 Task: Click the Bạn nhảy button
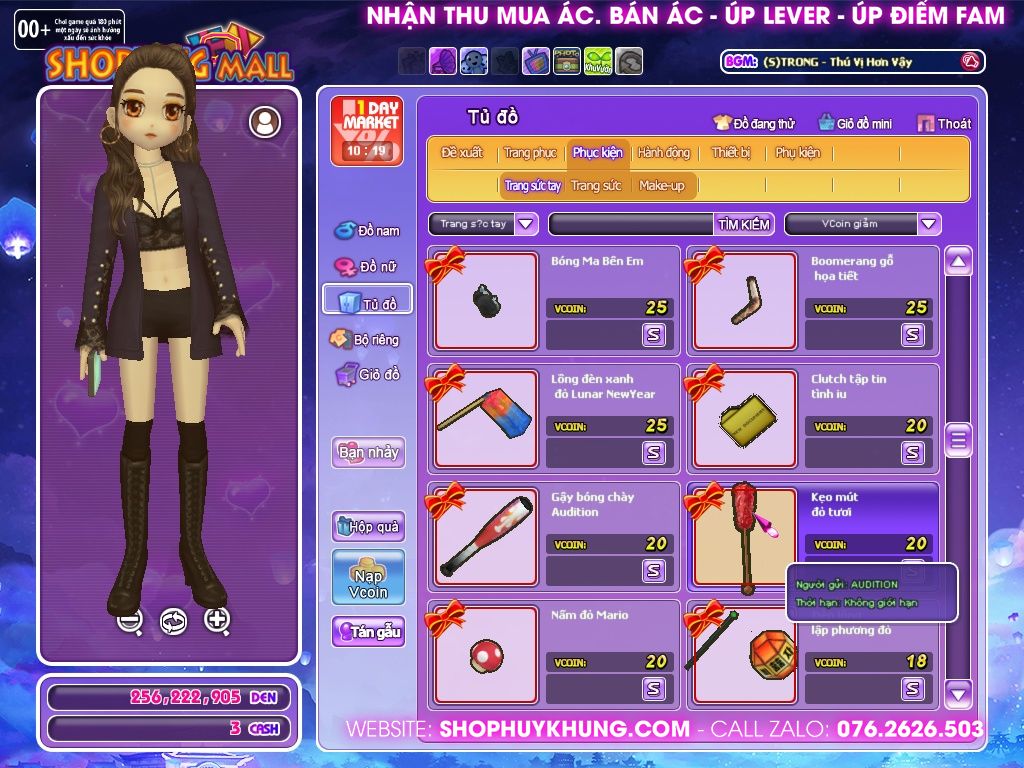coord(368,452)
